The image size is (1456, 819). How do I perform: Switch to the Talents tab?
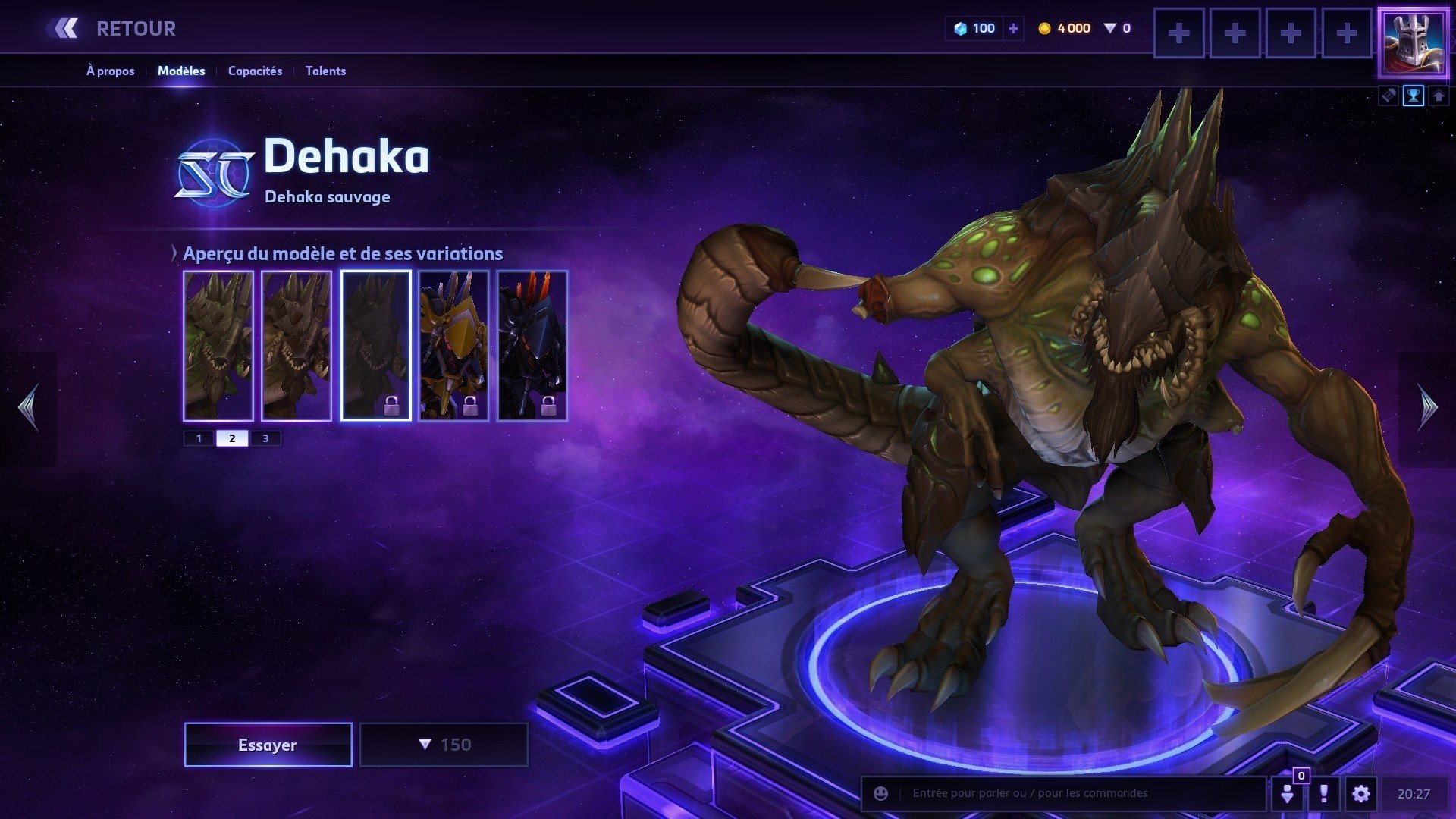point(325,71)
